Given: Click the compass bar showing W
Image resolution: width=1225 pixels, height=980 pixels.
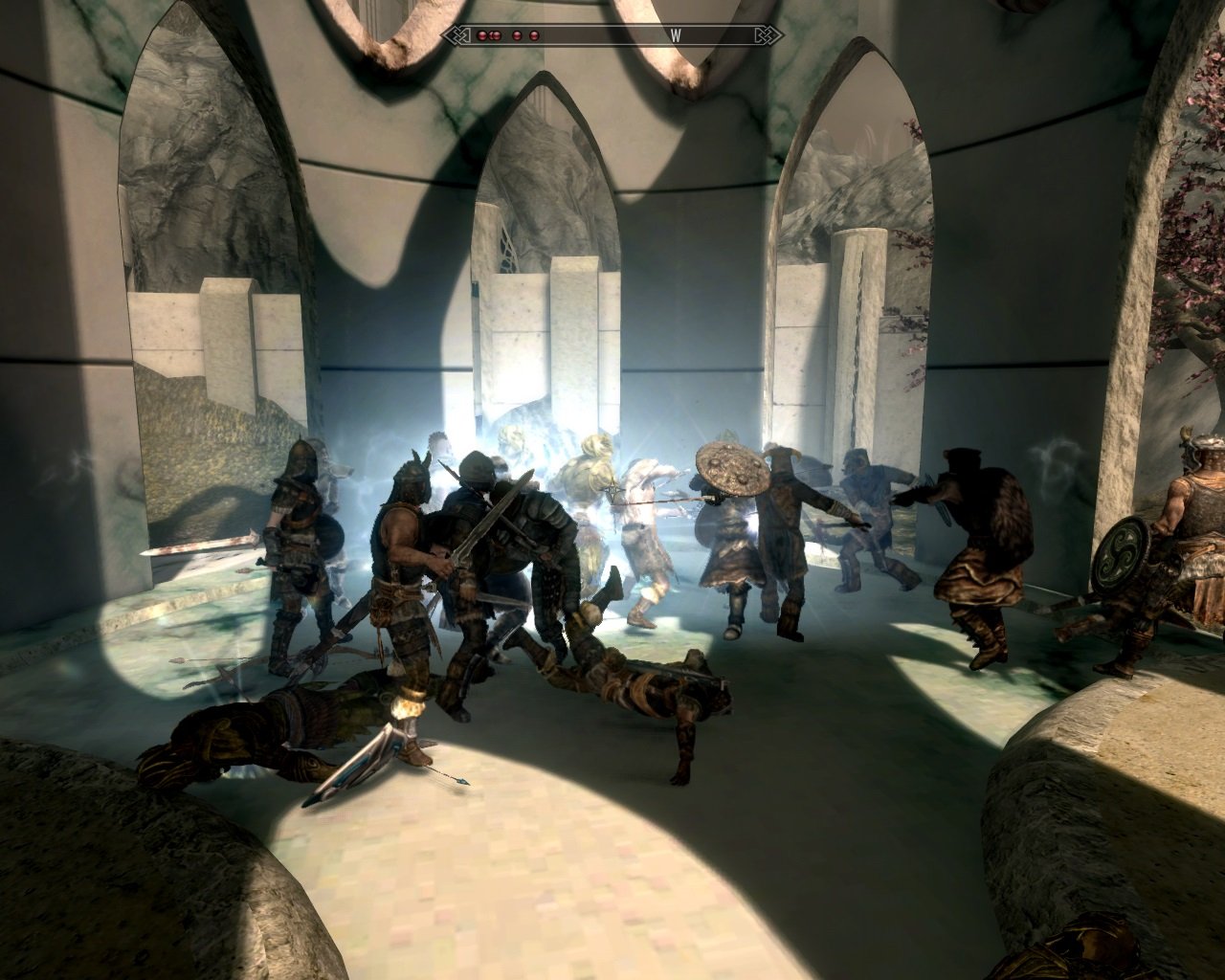Looking at the screenshot, I should click(612, 35).
